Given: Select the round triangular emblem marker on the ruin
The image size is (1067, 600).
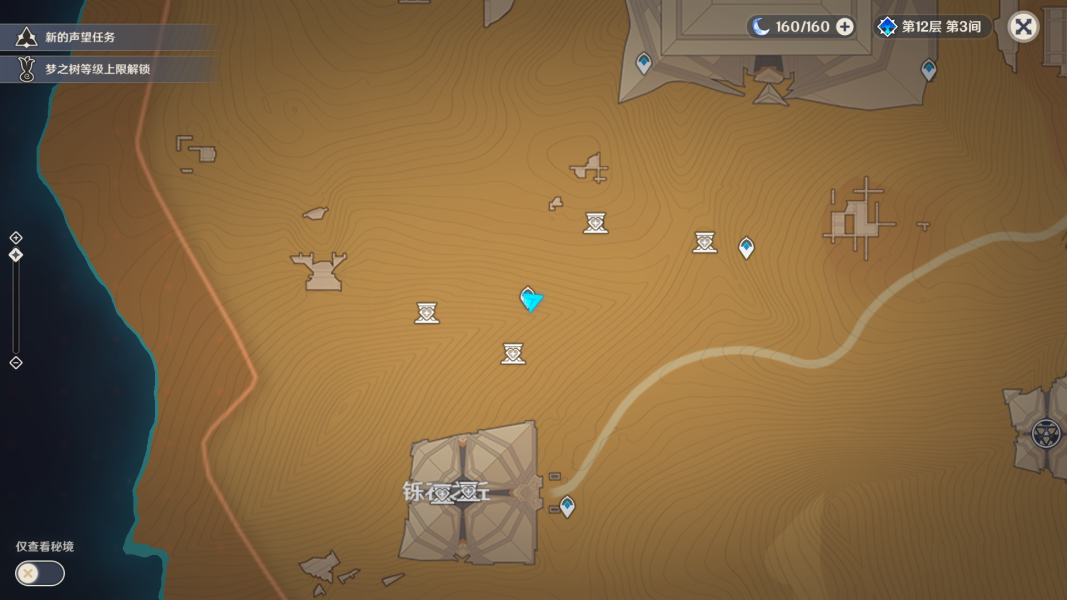Looking at the screenshot, I should [x=1046, y=433].
